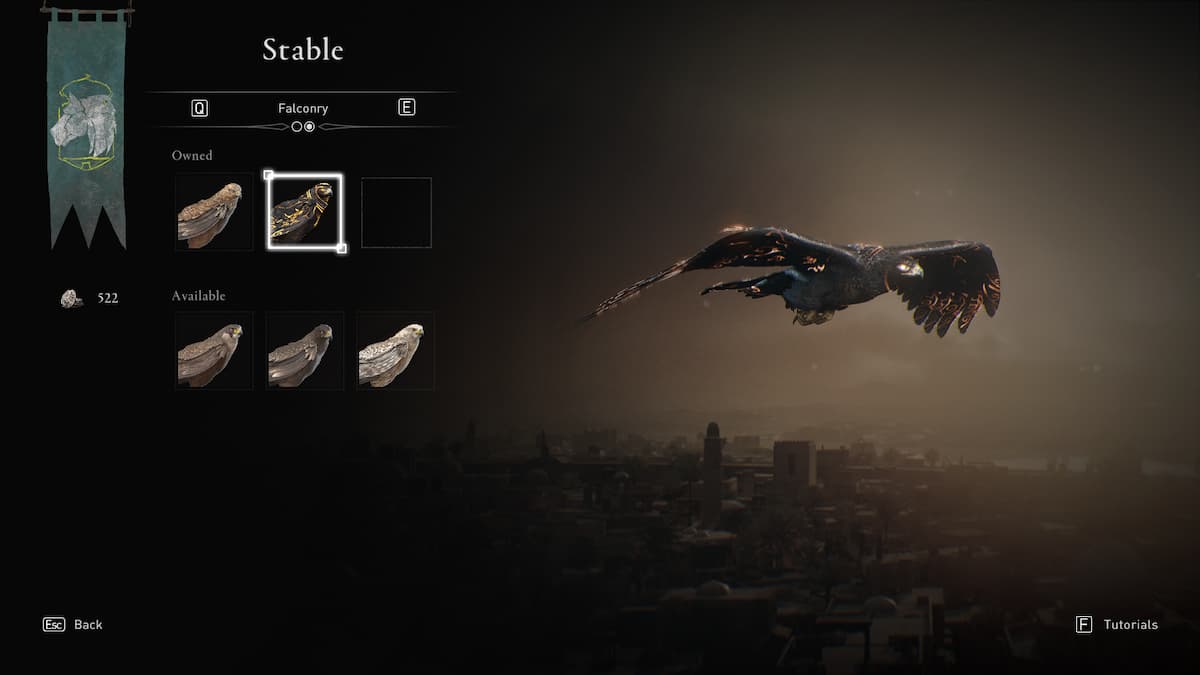1200x675 pixels.
Task: Click the empty Owned slot
Action: click(x=396, y=212)
